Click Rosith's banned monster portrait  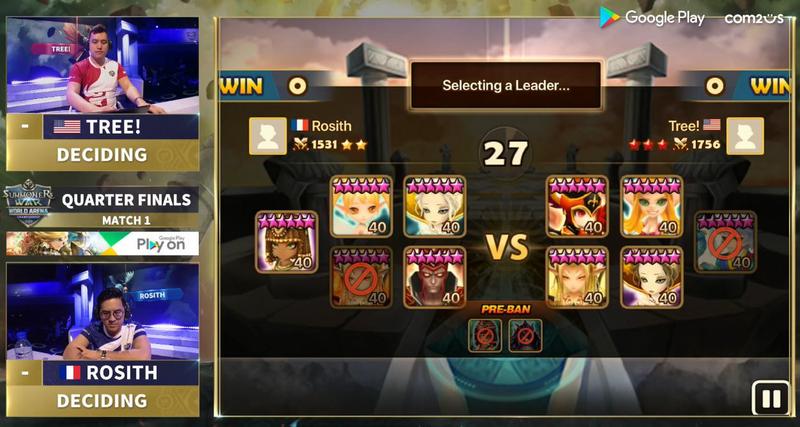click(362, 277)
